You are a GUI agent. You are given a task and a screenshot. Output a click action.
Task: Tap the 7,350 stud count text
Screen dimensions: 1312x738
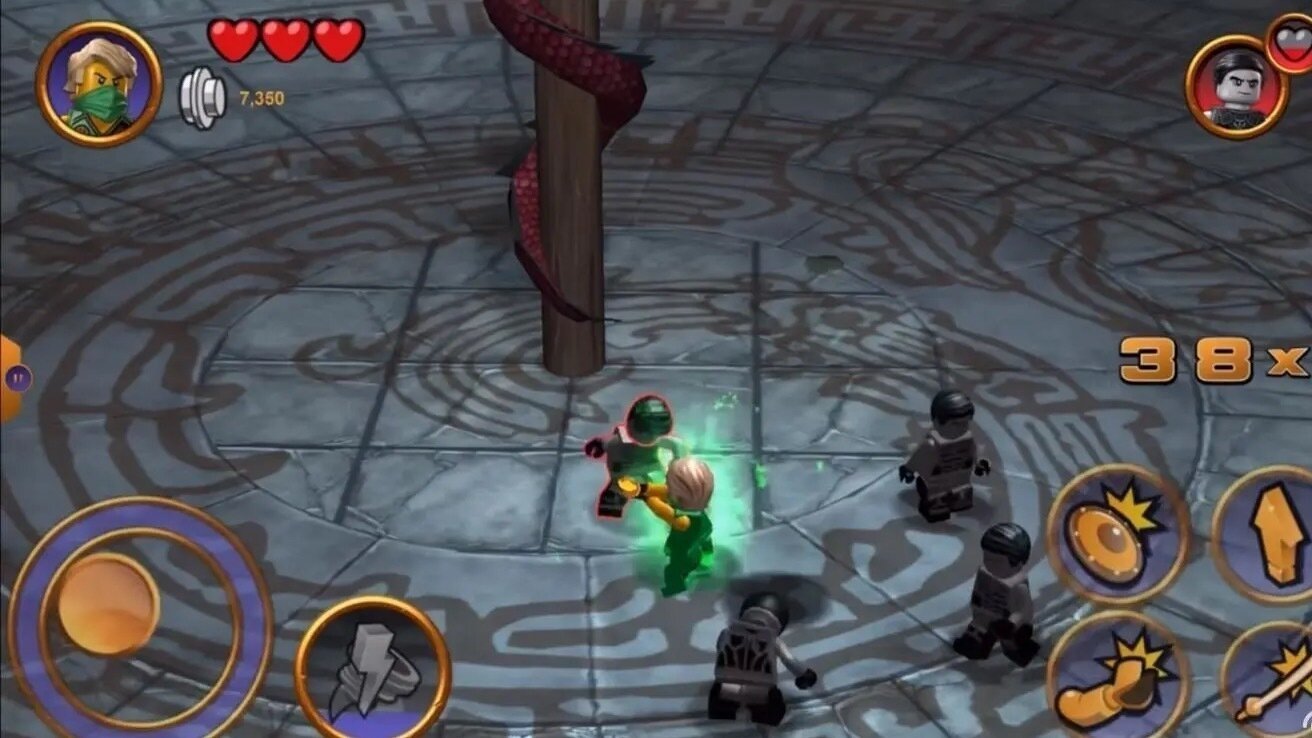(x=262, y=97)
